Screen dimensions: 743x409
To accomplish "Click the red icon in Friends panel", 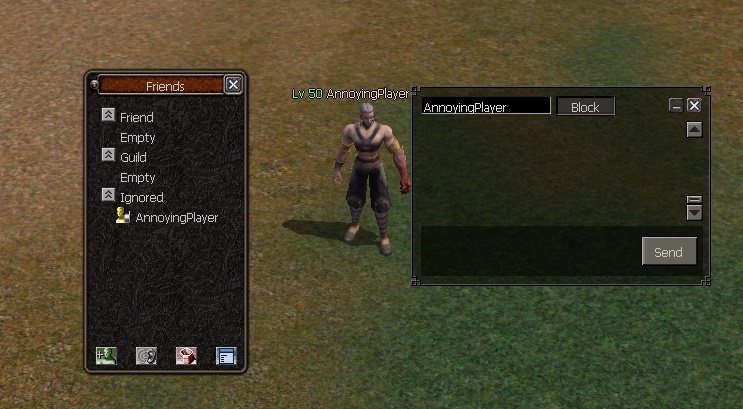I will (x=186, y=355).
